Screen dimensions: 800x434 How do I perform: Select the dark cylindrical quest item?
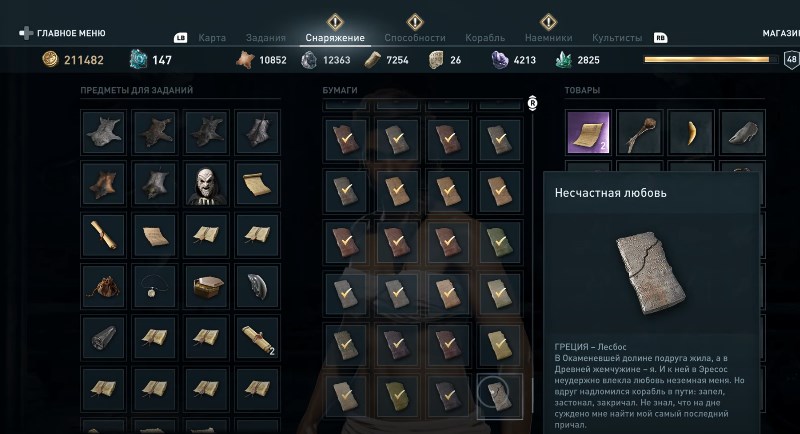tap(103, 340)
